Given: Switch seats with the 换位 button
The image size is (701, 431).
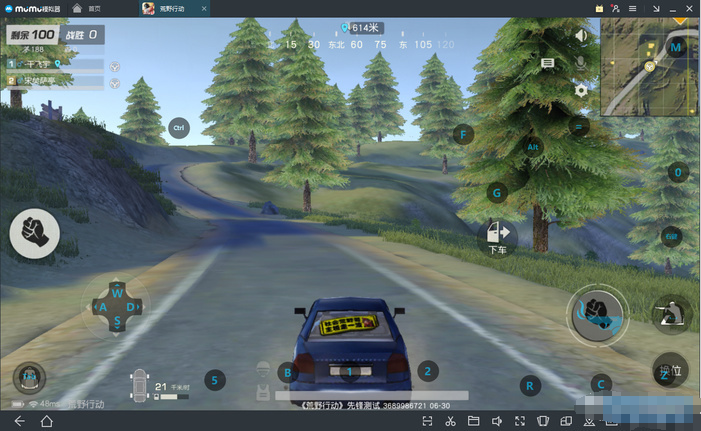Looking at the screenshot, I should 671,369.
